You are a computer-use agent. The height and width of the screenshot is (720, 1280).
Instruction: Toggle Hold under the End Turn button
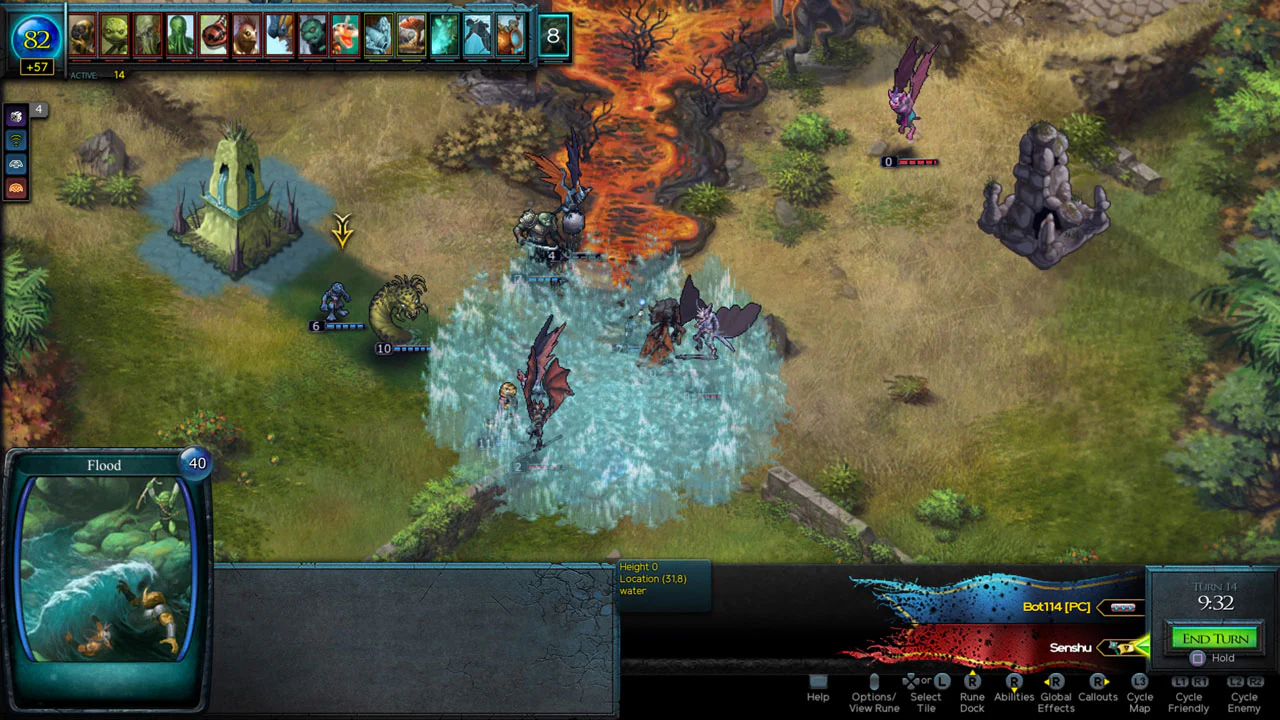tap(1213, 657)
